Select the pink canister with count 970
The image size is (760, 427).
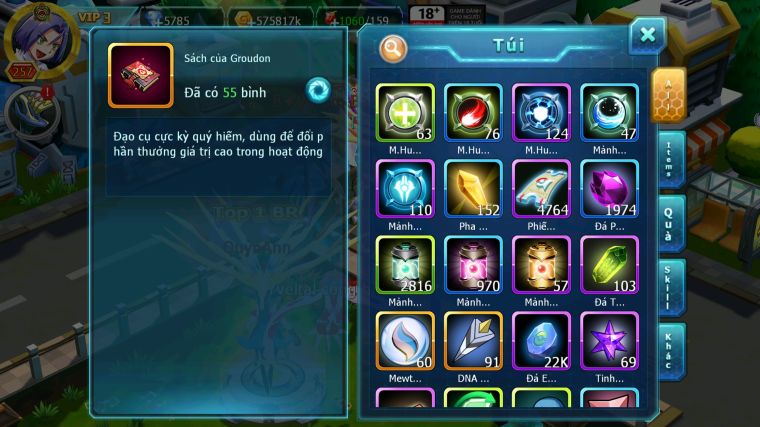[x=473, y=265]
